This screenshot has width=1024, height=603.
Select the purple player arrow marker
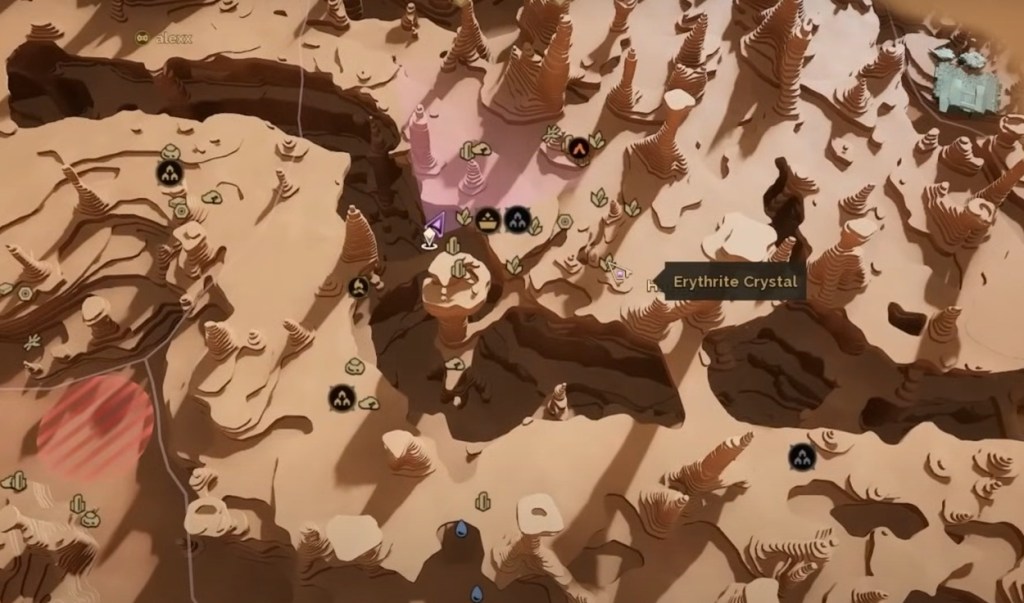pos(435,222)
